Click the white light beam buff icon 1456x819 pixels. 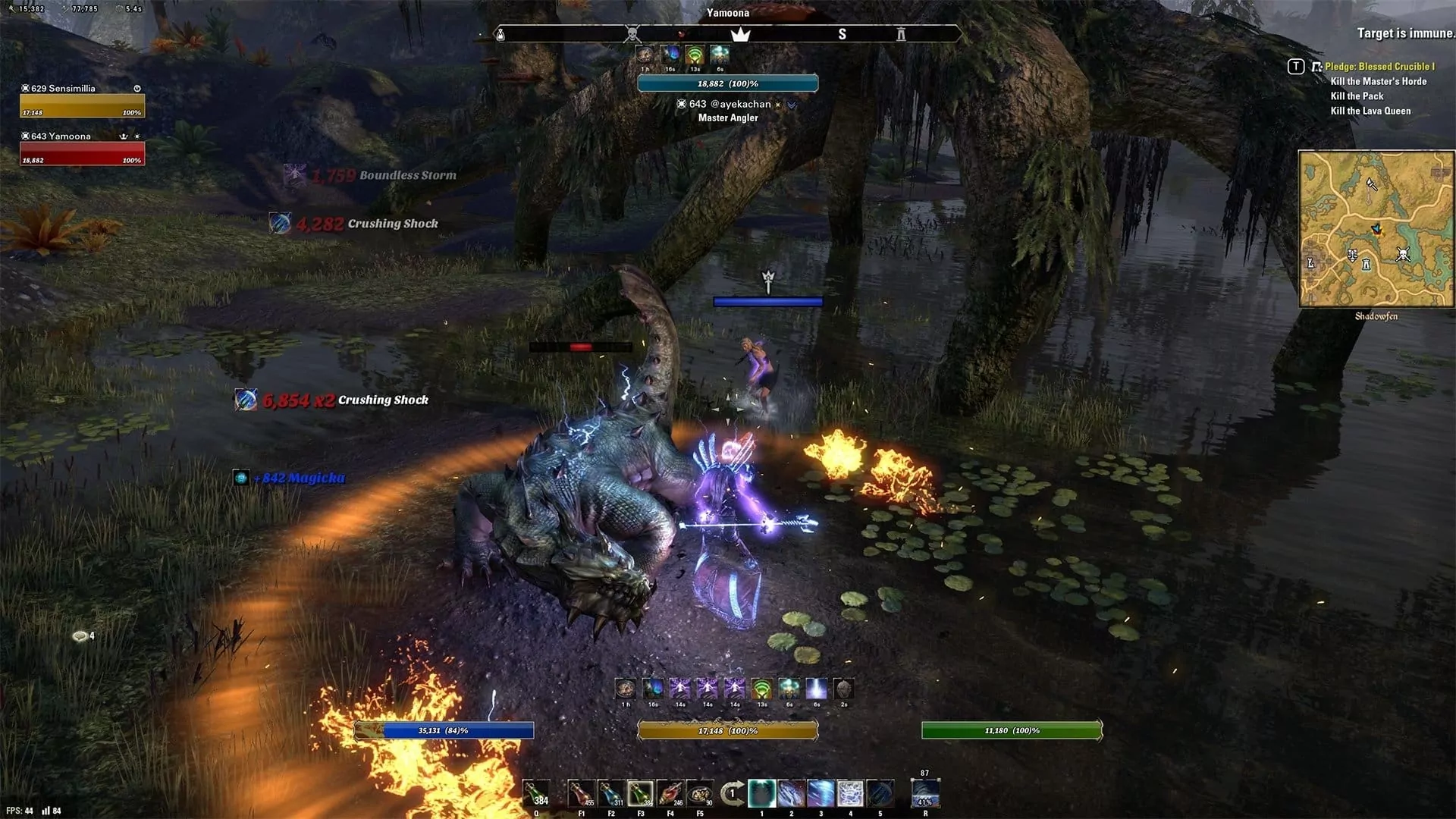pos(816,689)
